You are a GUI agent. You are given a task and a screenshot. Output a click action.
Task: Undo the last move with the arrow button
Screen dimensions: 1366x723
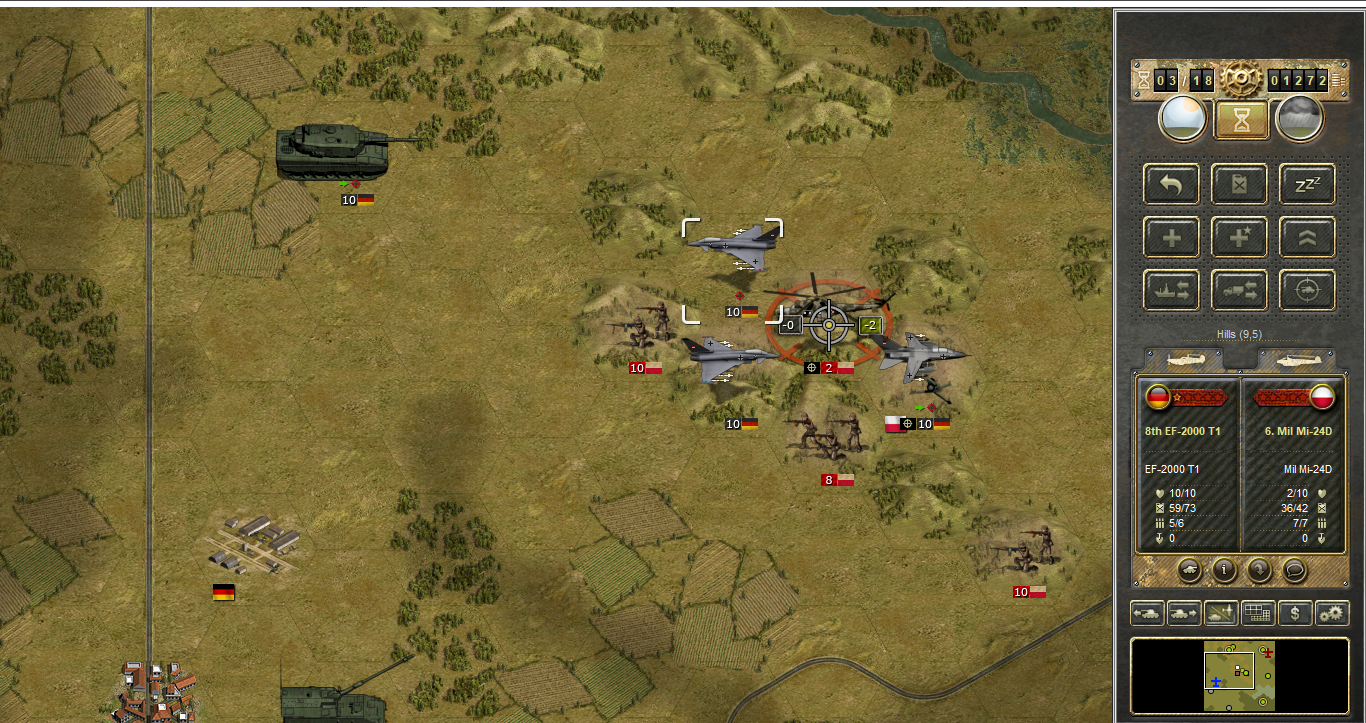click(x=1171, y=184)
